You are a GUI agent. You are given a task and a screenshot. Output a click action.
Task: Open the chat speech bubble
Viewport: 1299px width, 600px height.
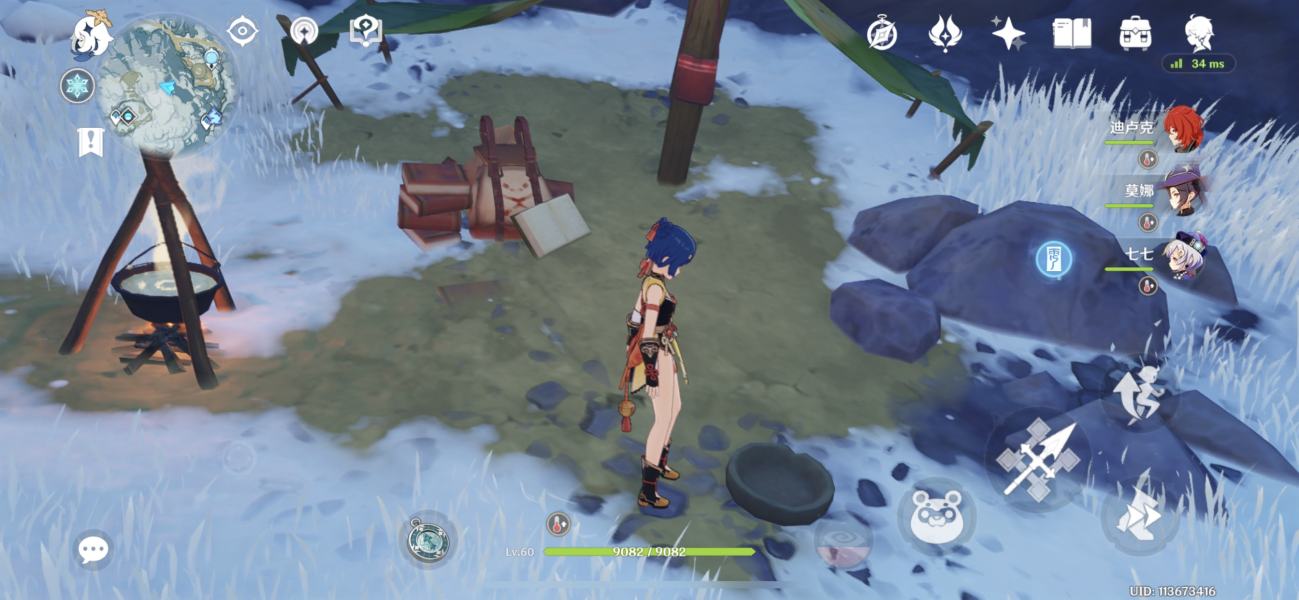[x=93, y=549]
